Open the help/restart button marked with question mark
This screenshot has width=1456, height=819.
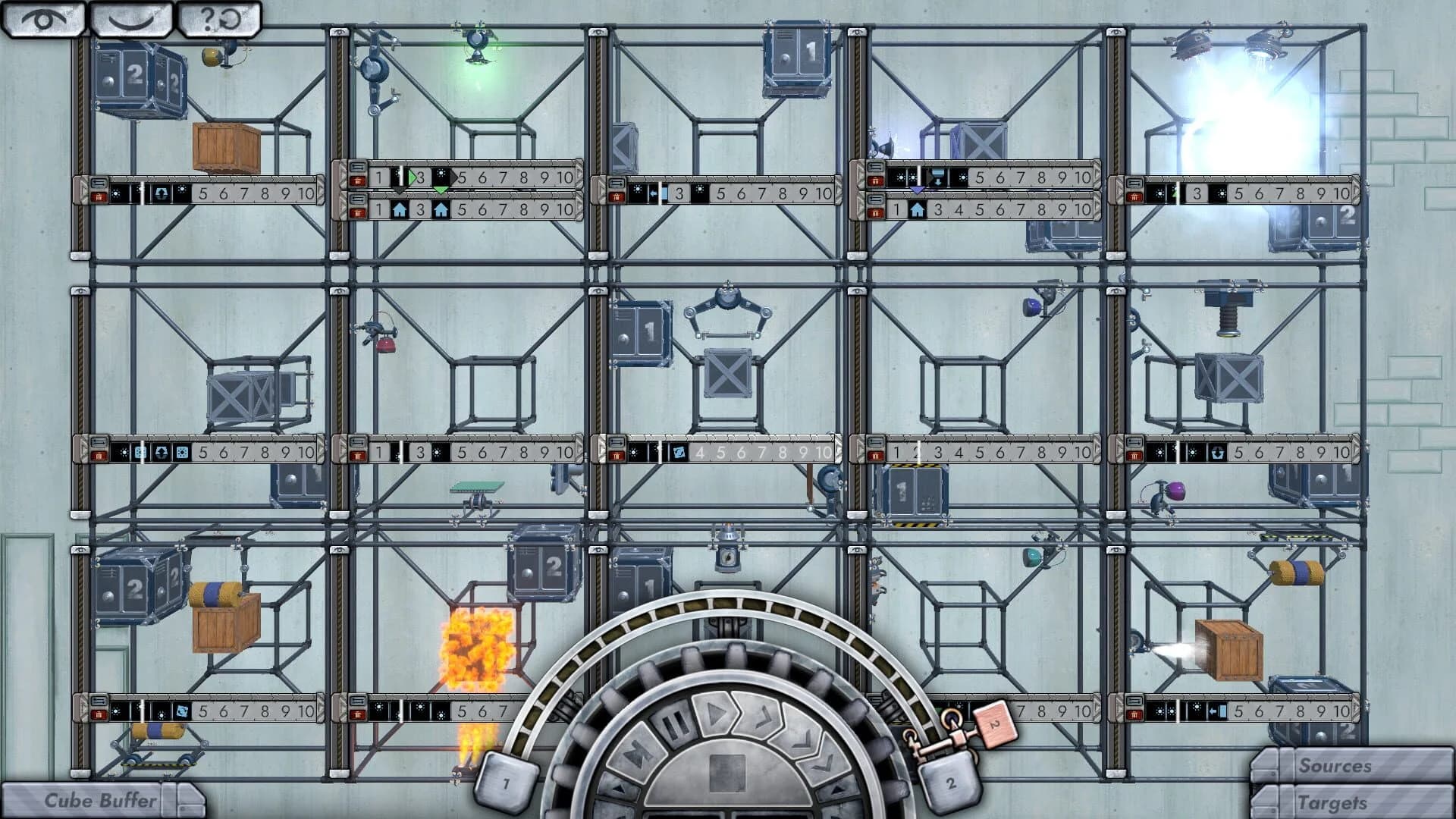(x=220, y=17)
